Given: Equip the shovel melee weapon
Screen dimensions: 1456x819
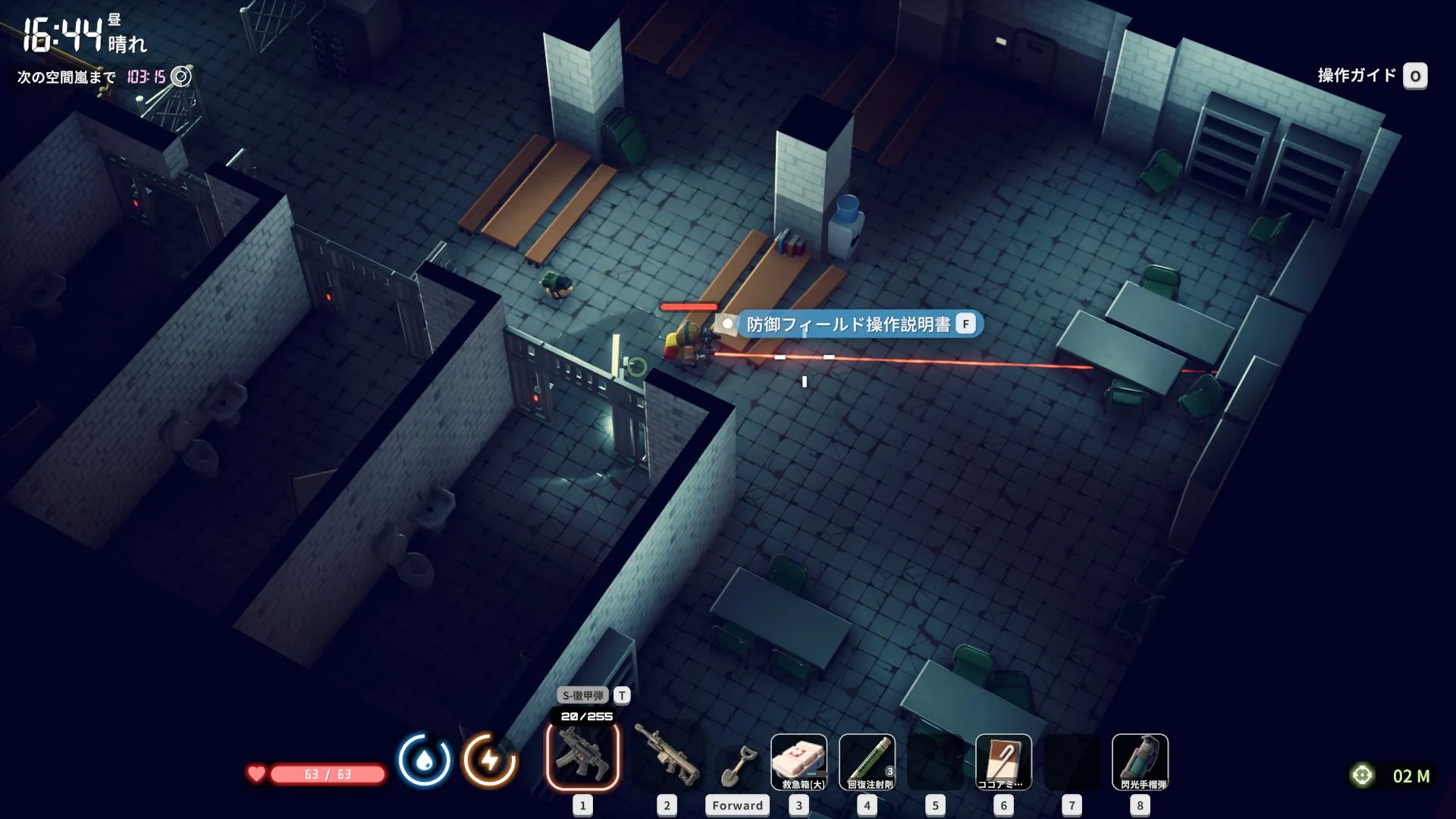Looking at the screenshot, I should (x=737, y=764).
